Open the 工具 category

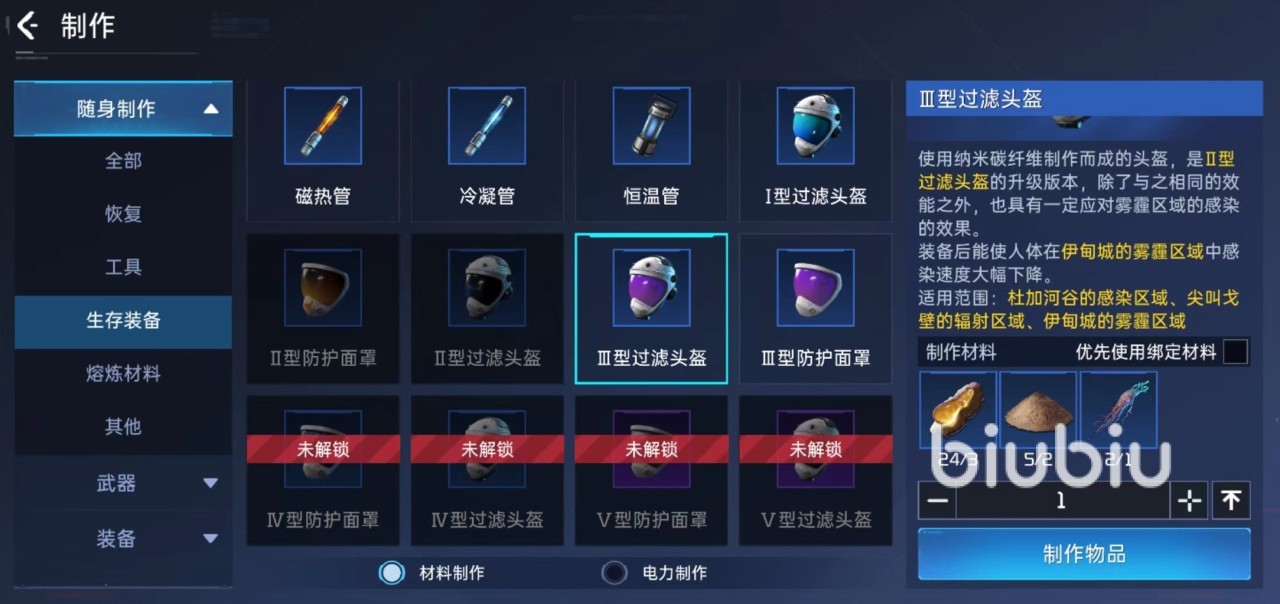123,267
